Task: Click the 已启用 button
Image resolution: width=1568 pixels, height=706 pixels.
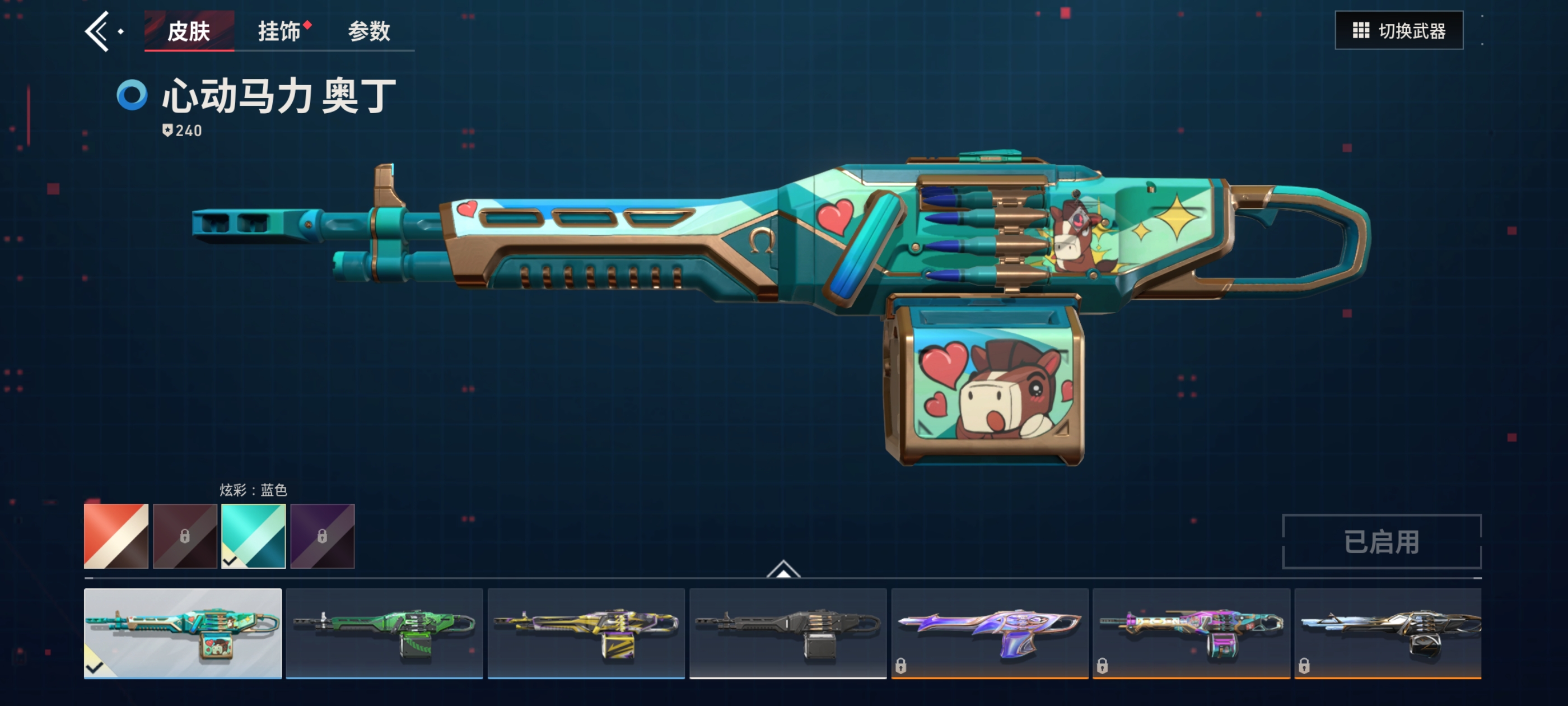Action: (1381, 541)
